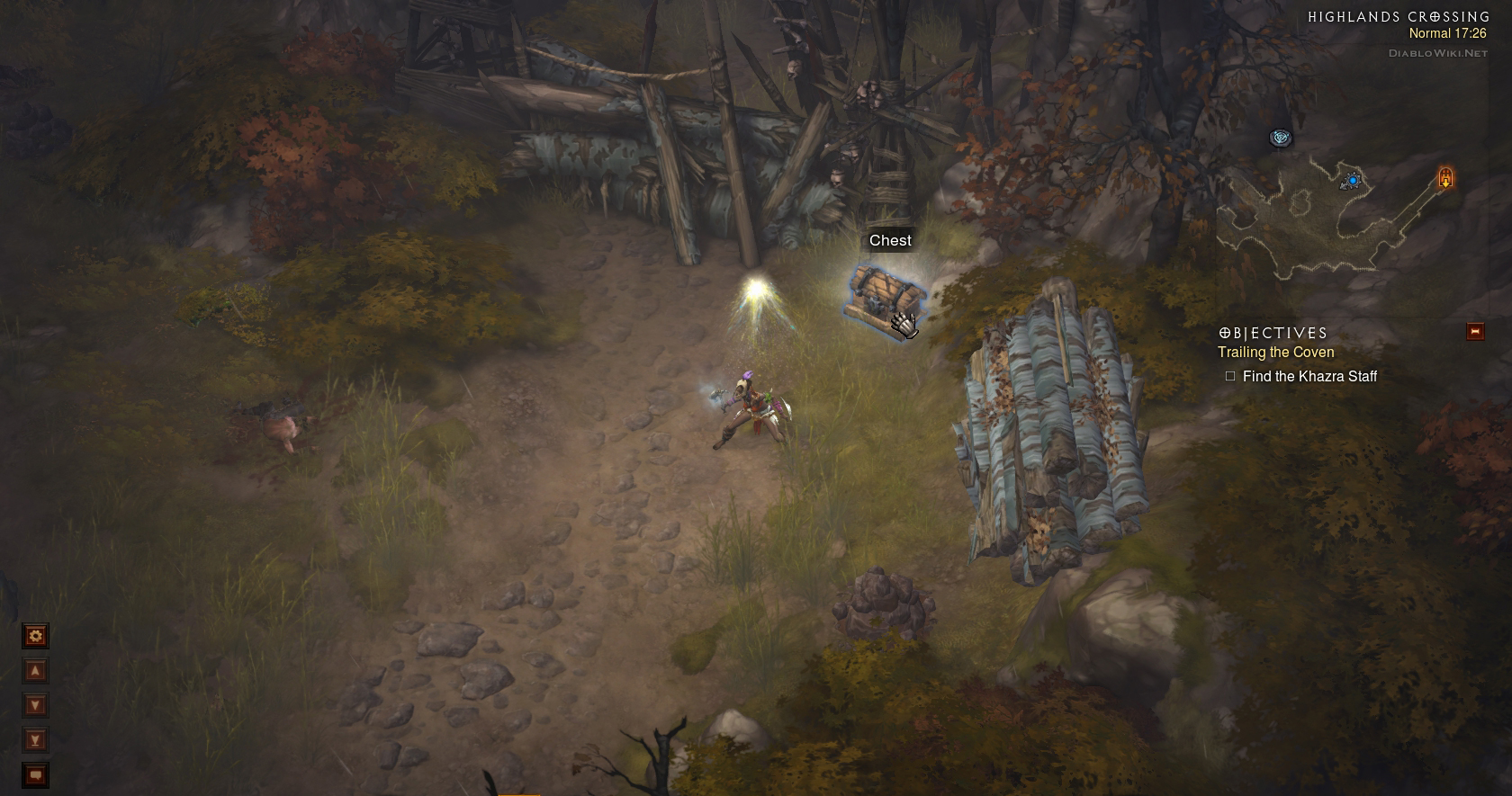Collapse the Objectives tracker button
Image resolution: width=1512 pixels, height=796 pixels.
pos(1475,332)
